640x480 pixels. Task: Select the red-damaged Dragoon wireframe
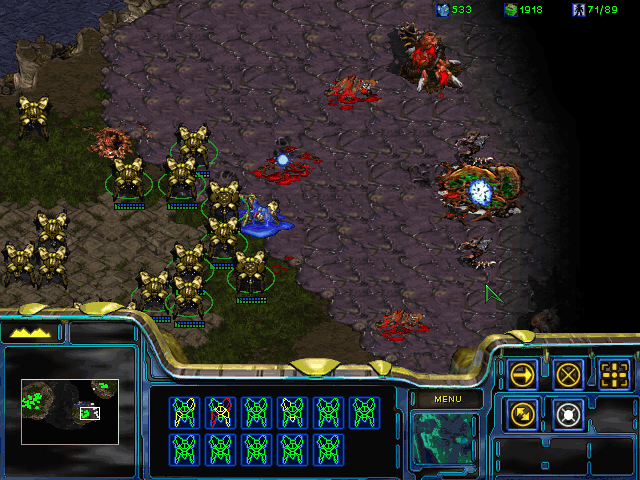click(219, 411)
